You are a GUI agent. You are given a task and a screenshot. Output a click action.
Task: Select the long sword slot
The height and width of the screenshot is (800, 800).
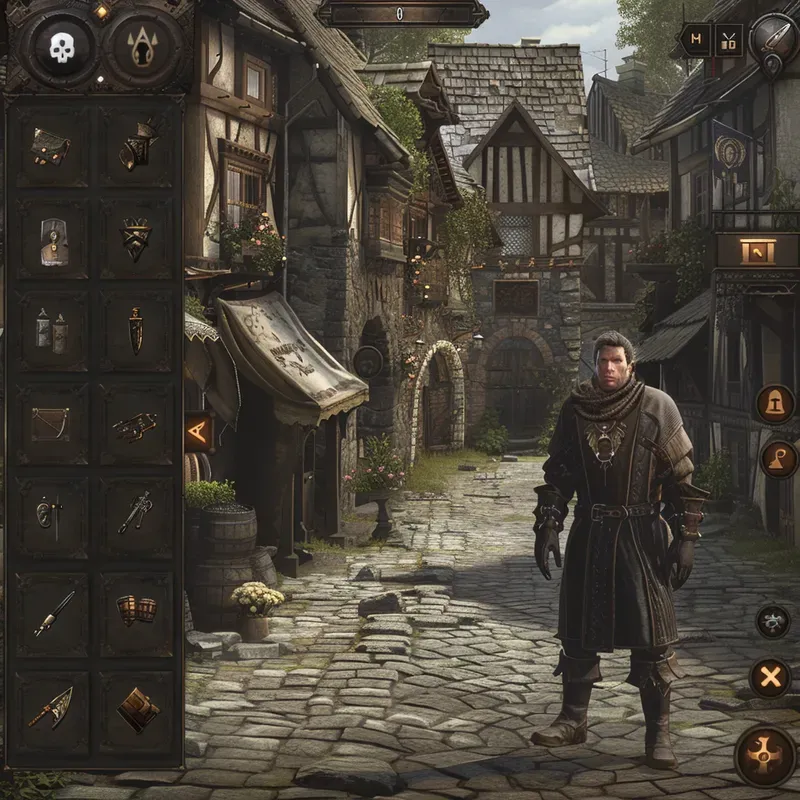(53, 612)
